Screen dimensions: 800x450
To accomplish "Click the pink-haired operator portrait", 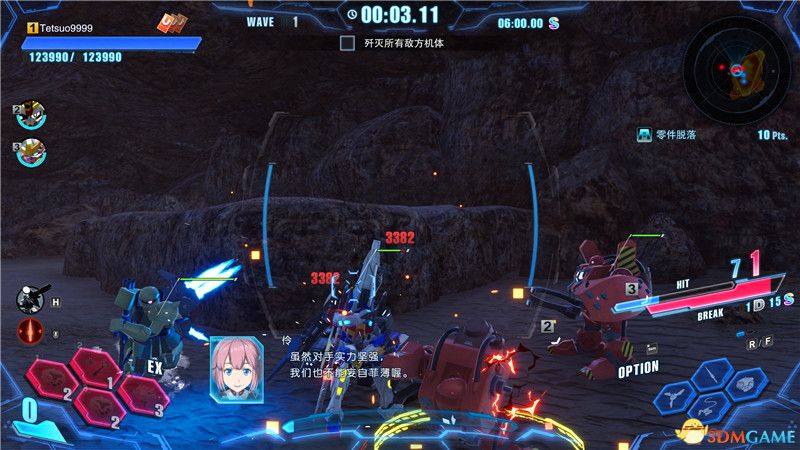I will (236, 367).
